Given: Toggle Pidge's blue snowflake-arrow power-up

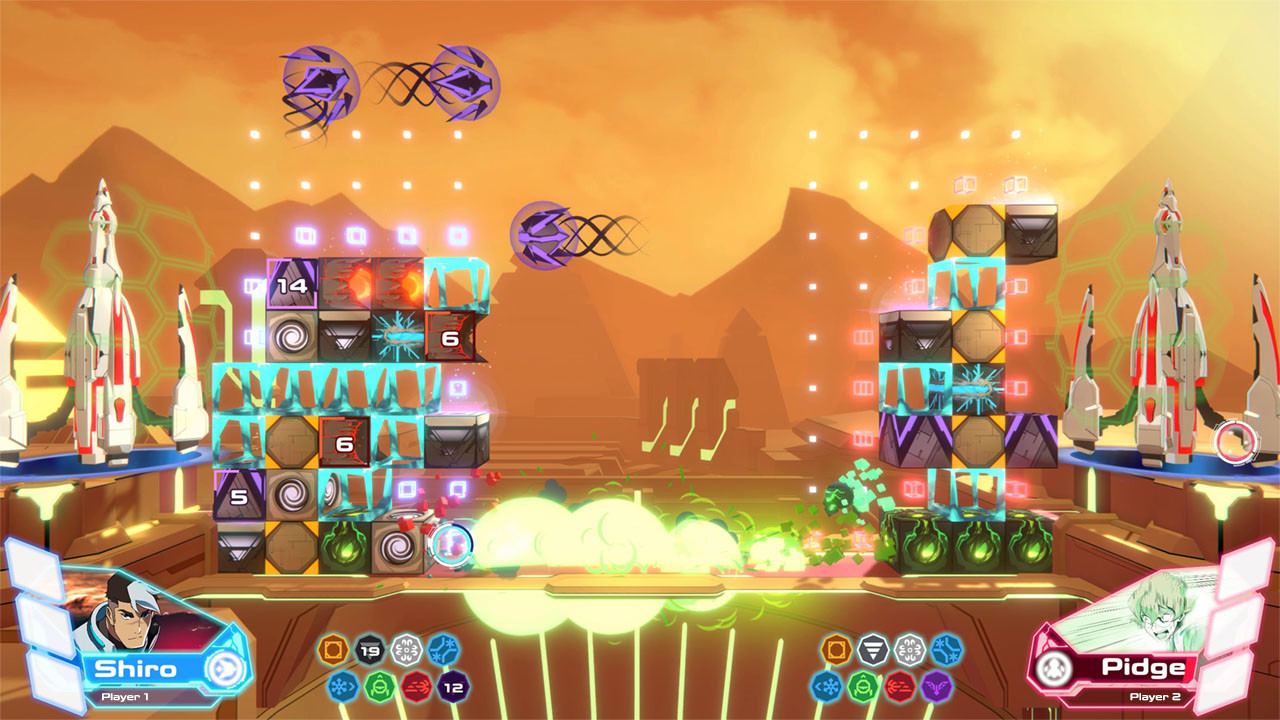Looking at the screenshot, I should (x=826, y=686).
